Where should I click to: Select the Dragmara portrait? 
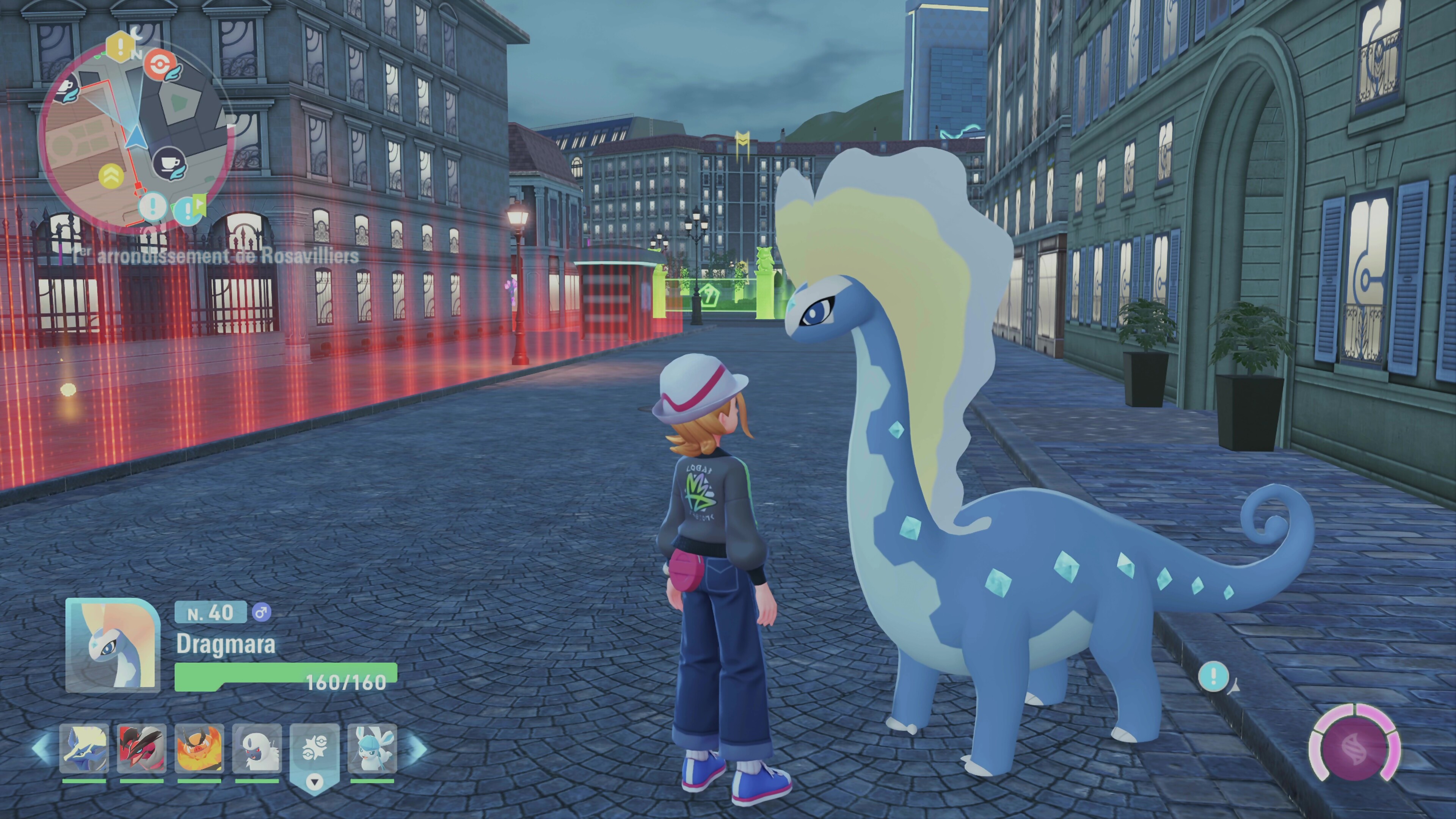(113, 645)
